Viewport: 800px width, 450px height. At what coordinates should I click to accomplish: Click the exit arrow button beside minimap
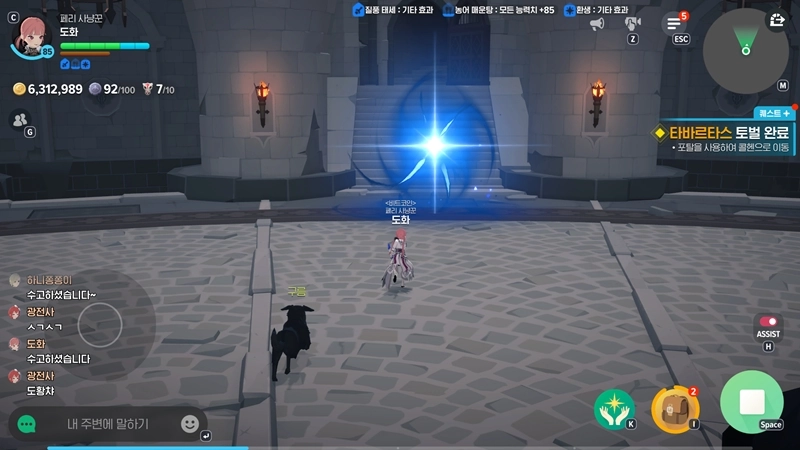pyautogui.click(x=778, y=19)
